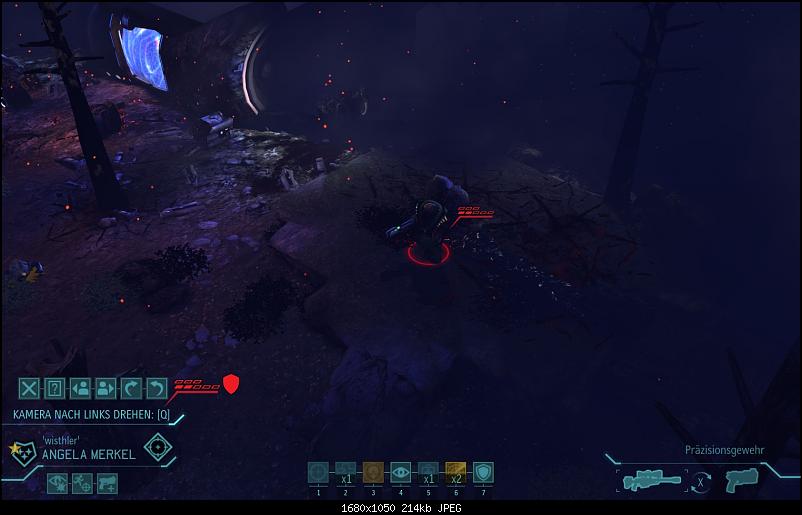Use the x1 ability in slot 5
Screen dimensions: 802x515
tap(428, 472)
